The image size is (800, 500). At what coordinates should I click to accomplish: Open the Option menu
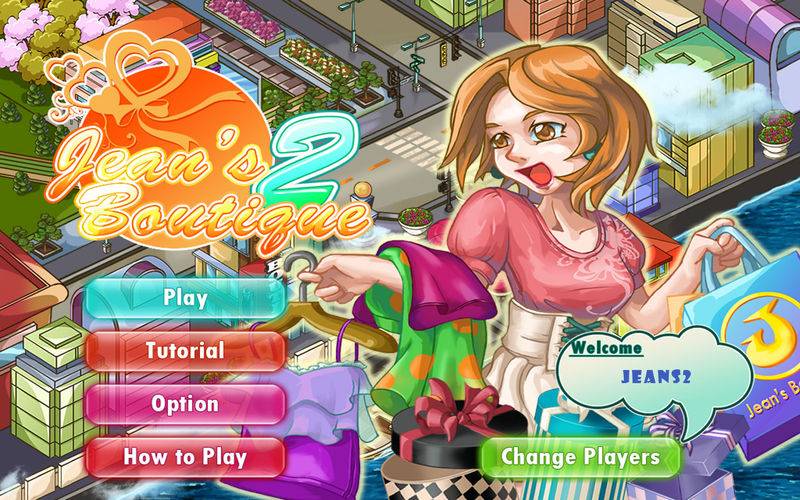coord(185,404)
